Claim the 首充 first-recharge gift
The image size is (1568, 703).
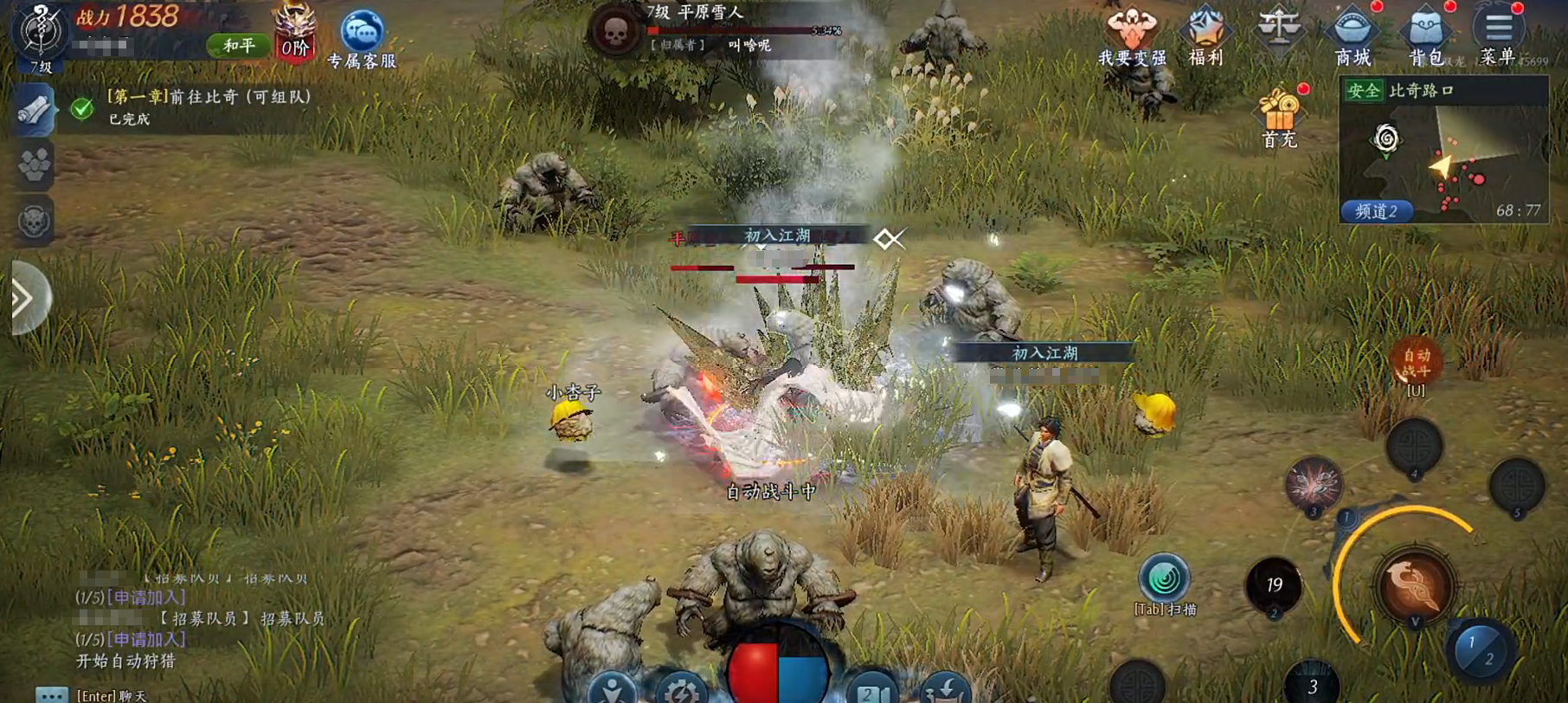click(1279, 117)
